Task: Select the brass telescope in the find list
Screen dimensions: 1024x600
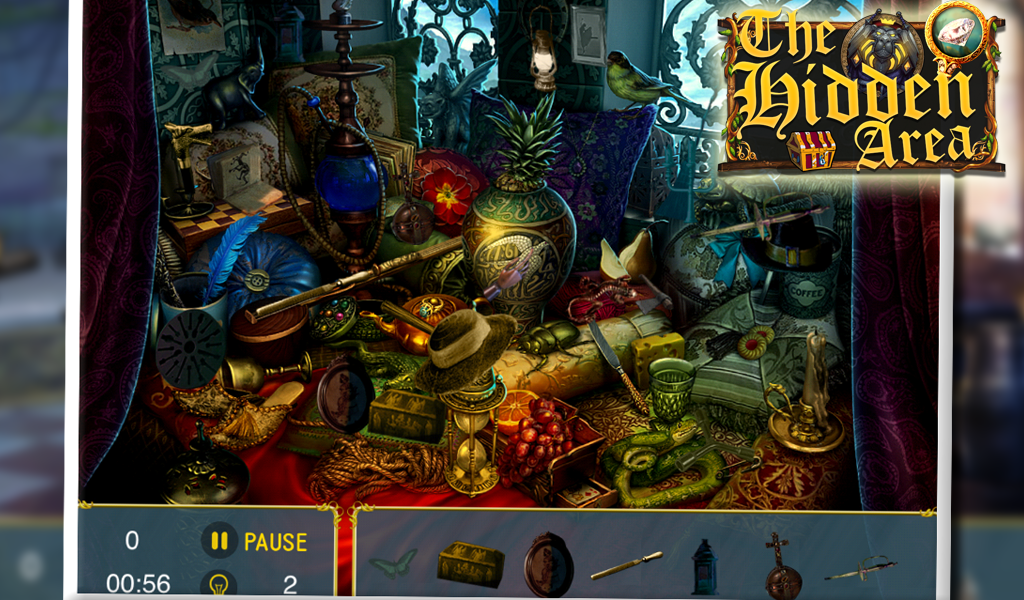Action: (626, 566)
